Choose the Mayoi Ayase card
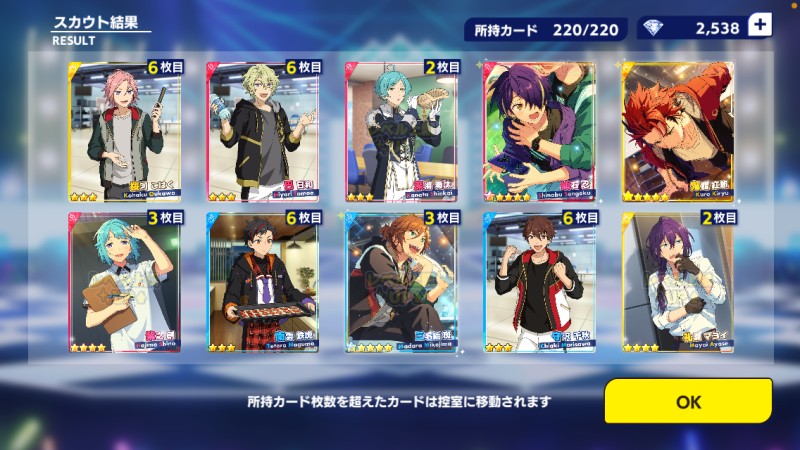The width and height of the screenshot is (800, 450). pyautogui.click(x=678, y=281)
